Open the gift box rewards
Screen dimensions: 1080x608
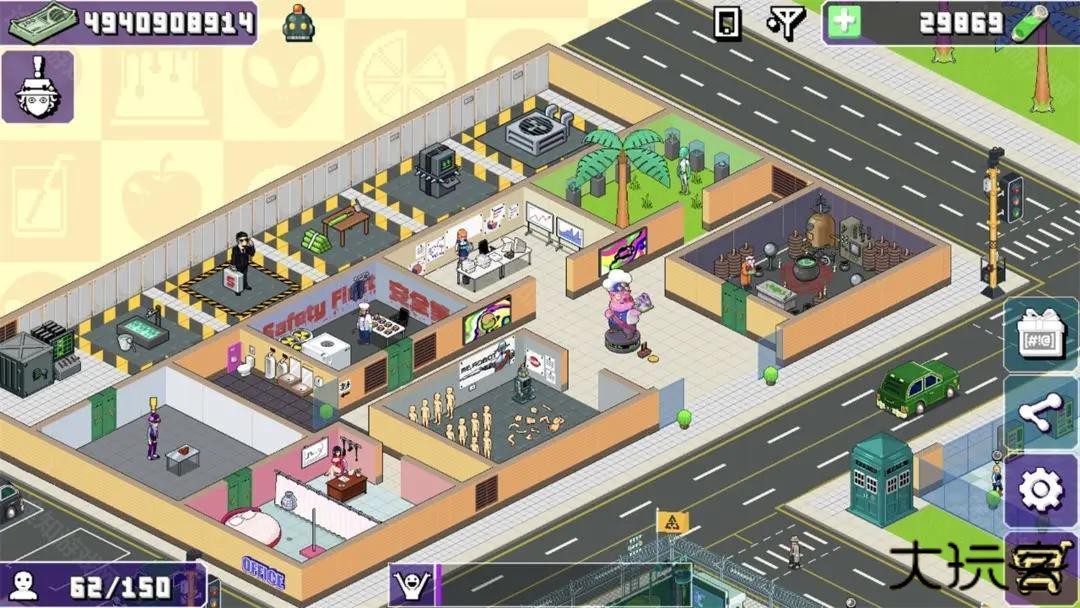point(1040,334)
